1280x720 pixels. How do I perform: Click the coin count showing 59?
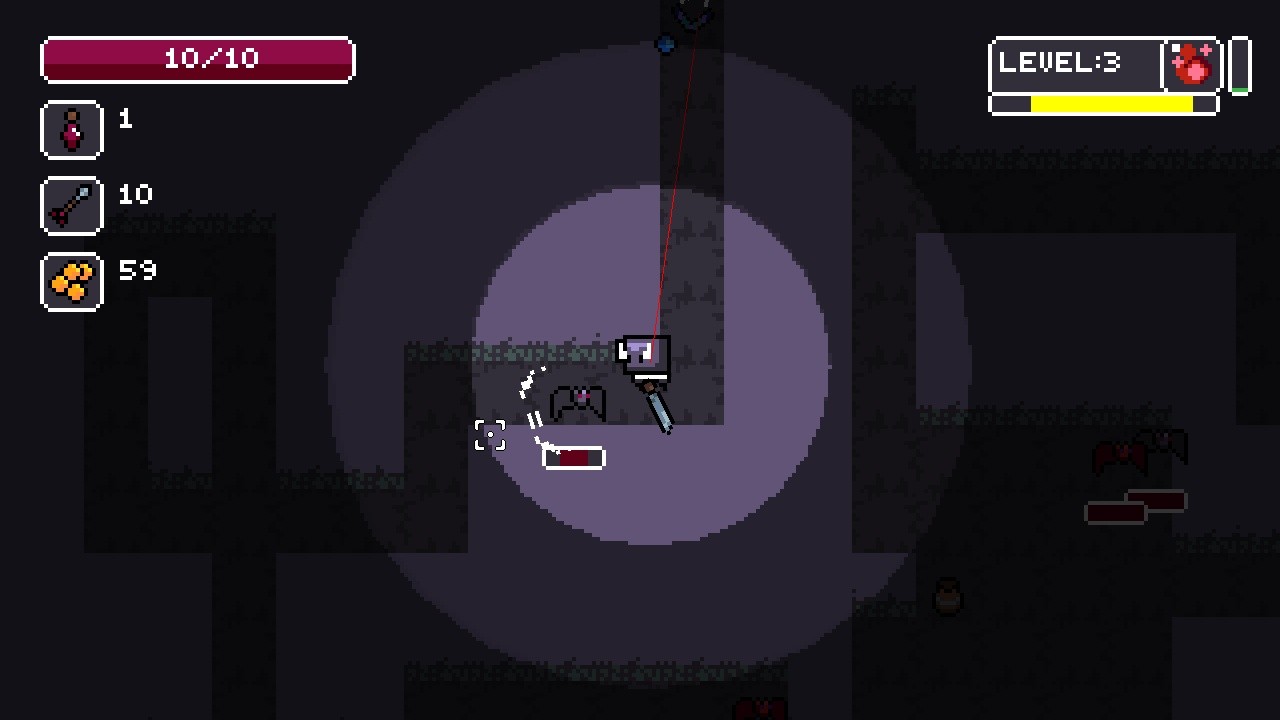click(x=138, y=270)
